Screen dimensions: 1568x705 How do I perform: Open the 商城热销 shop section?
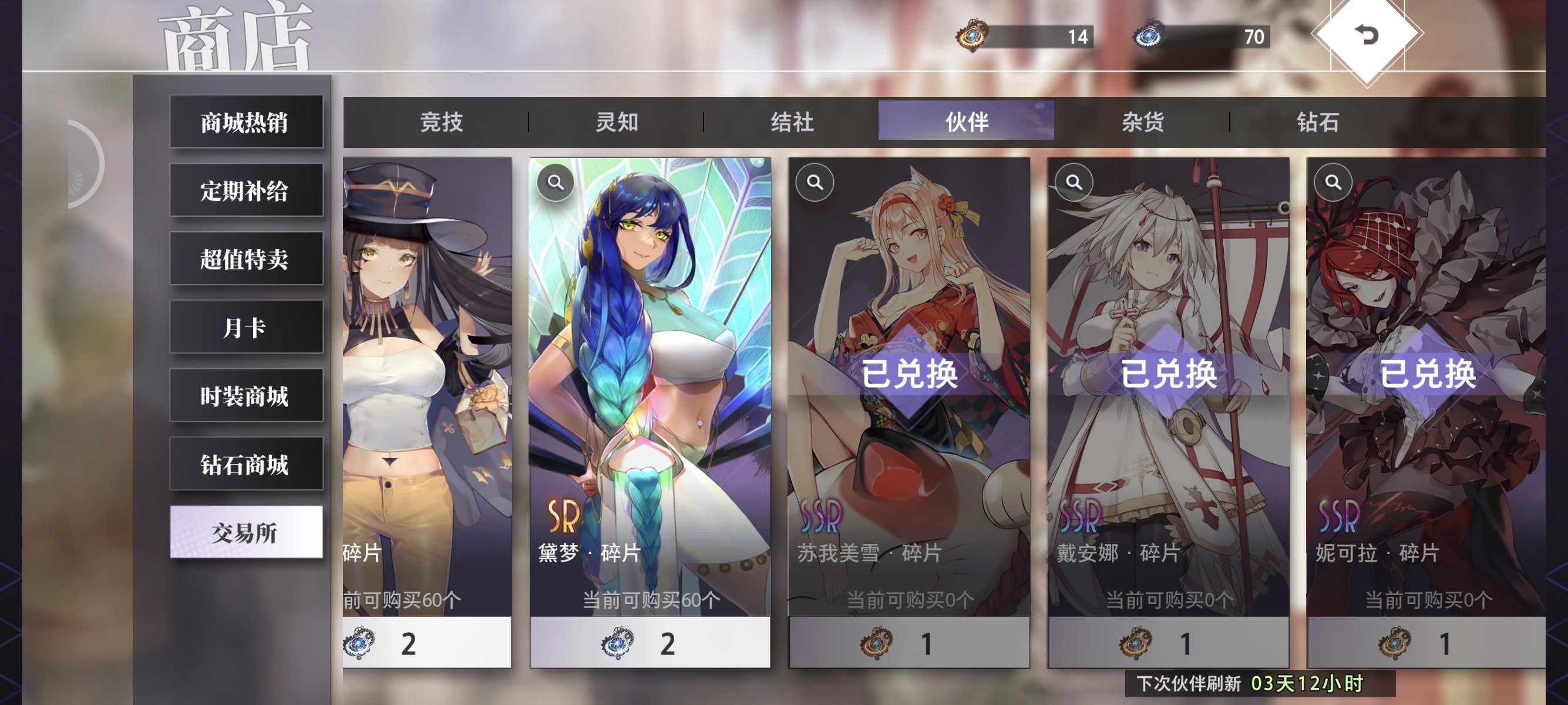coord(245,122)
